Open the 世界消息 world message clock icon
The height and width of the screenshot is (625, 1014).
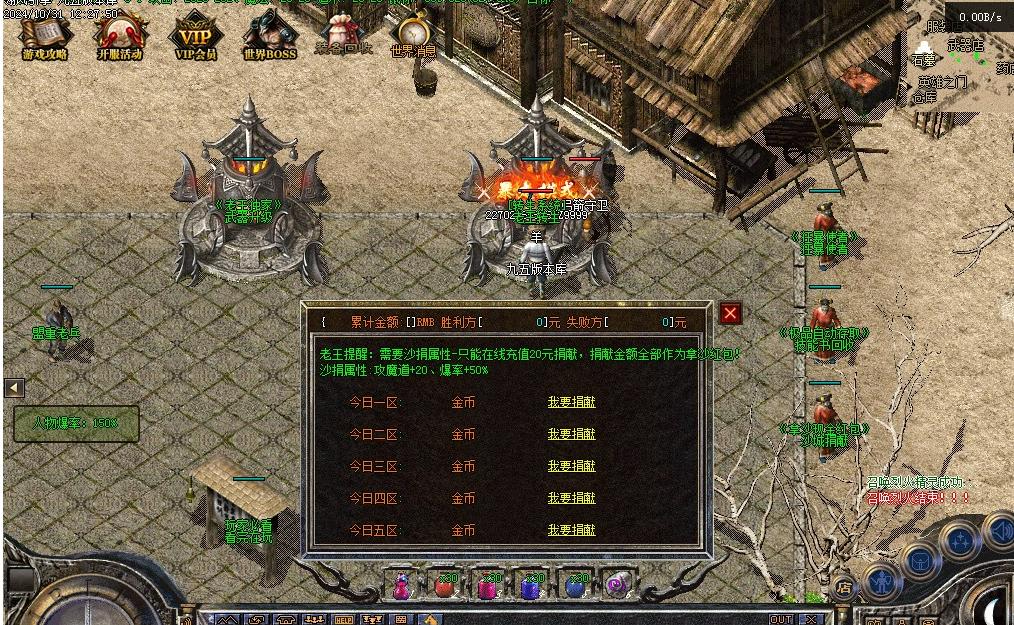pyautogui.click(x=413, y=35)
